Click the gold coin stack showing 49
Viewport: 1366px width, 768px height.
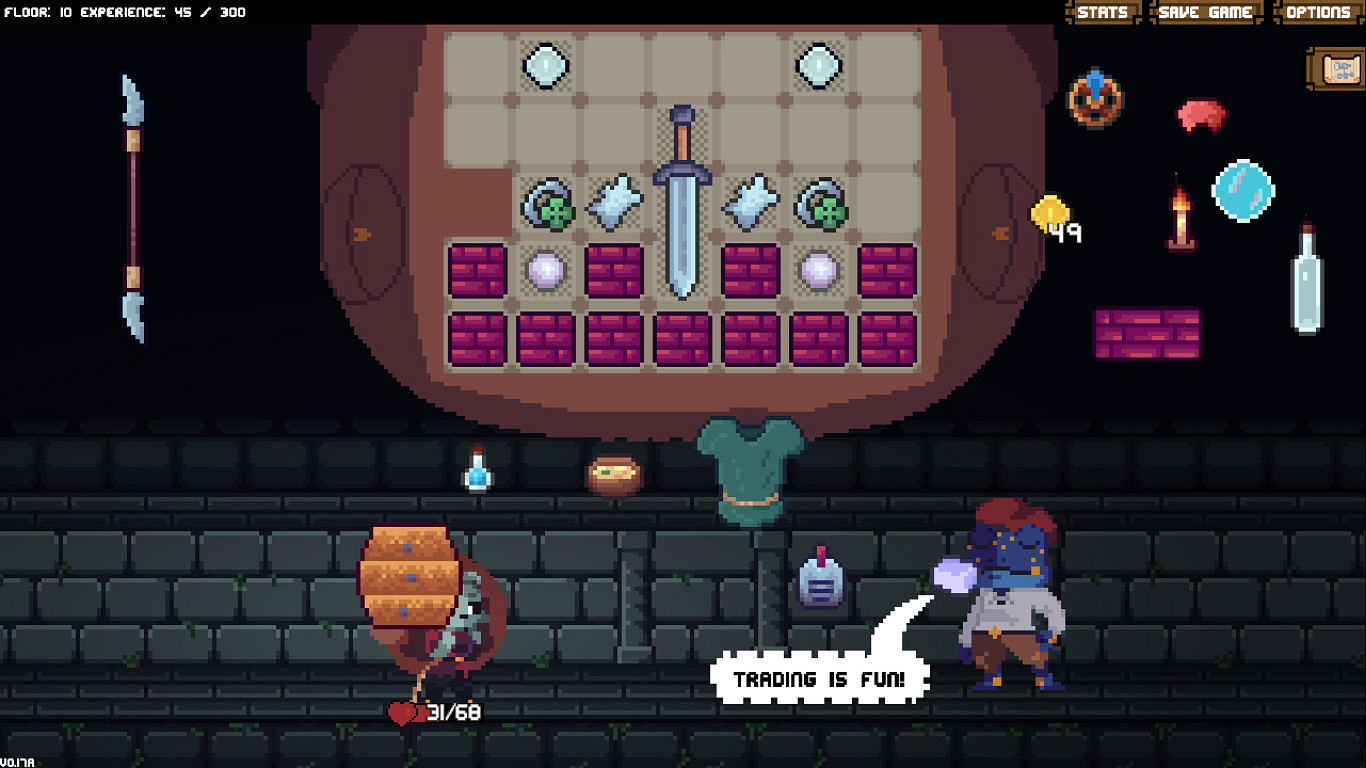[1050, 215]
